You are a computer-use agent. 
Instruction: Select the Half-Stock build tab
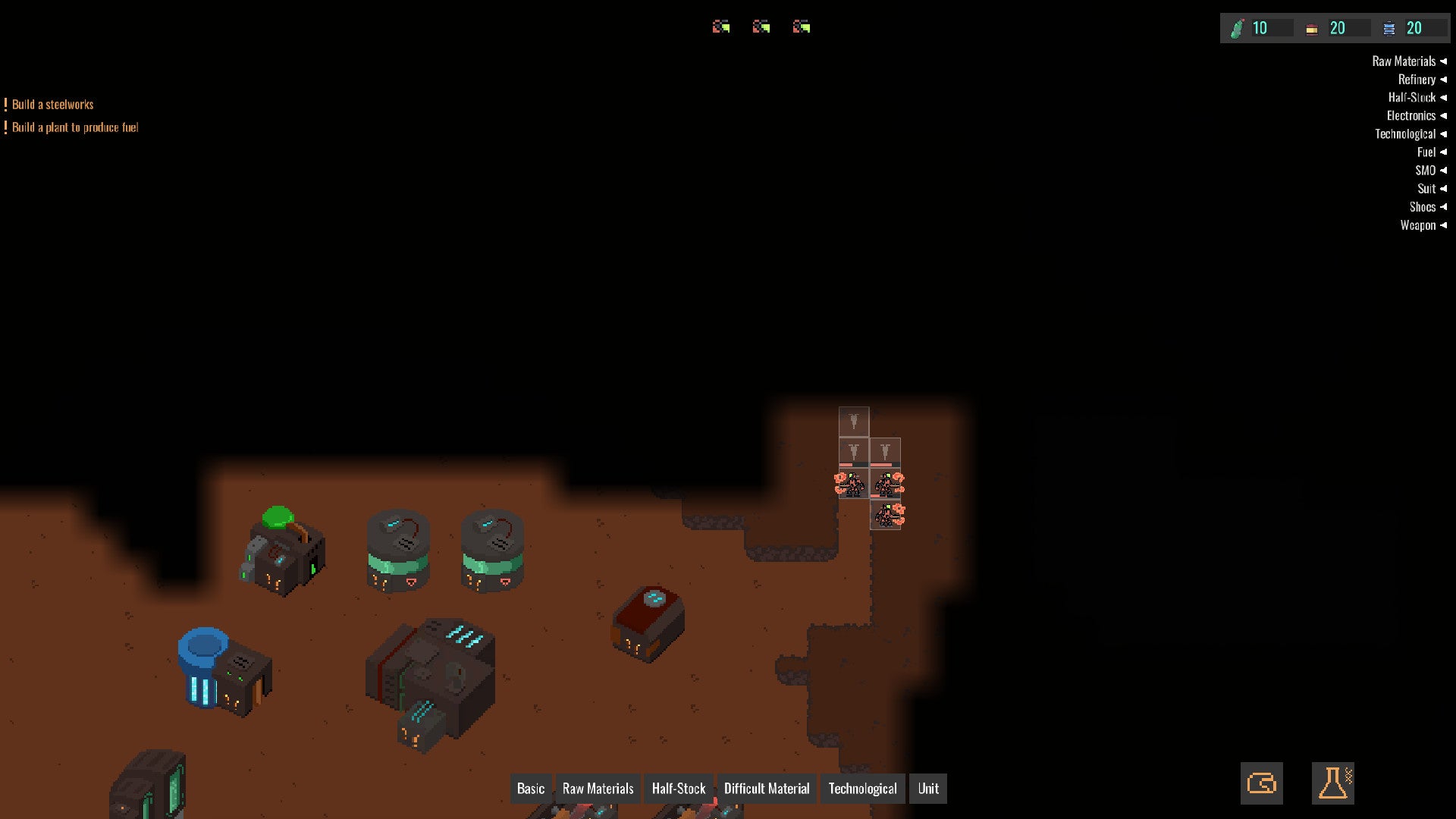678,789
